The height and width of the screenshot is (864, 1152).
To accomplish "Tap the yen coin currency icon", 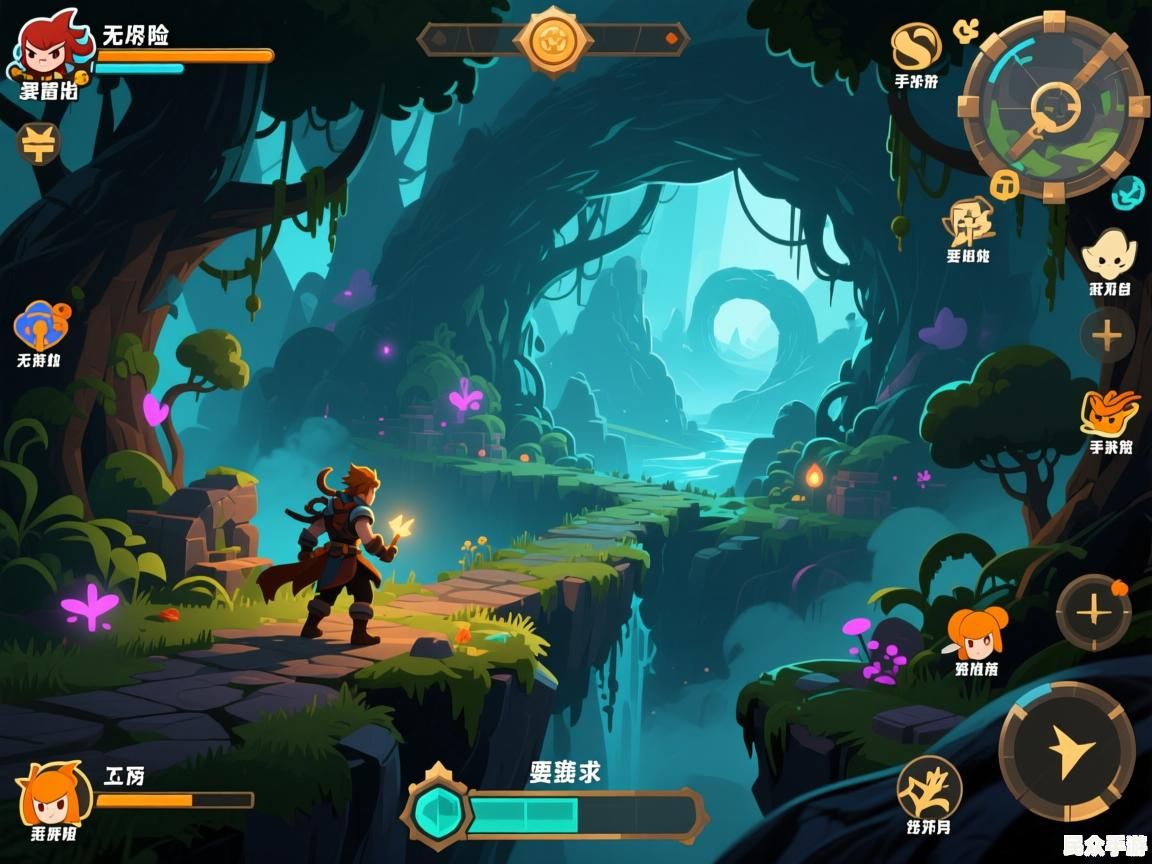I will (x=38, y=144).
